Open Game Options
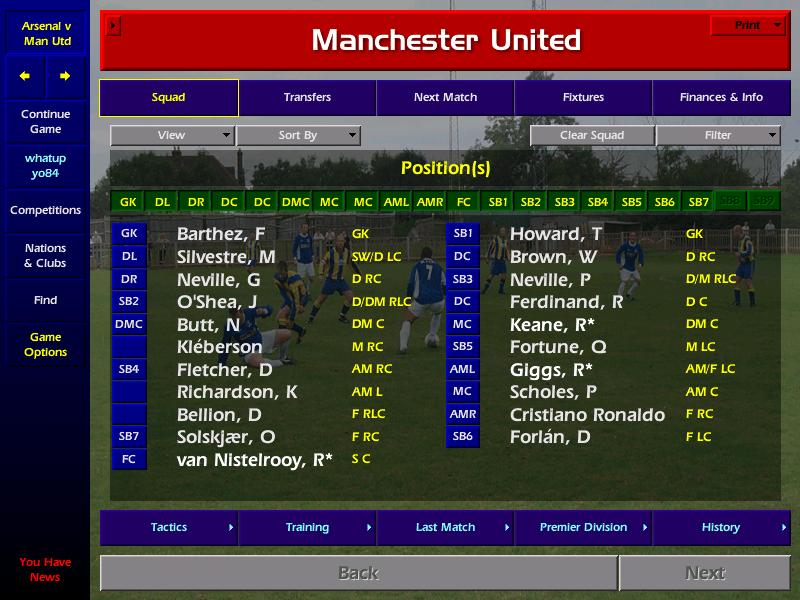This screenshot has width=800, height=600. [x=45, y=345]
